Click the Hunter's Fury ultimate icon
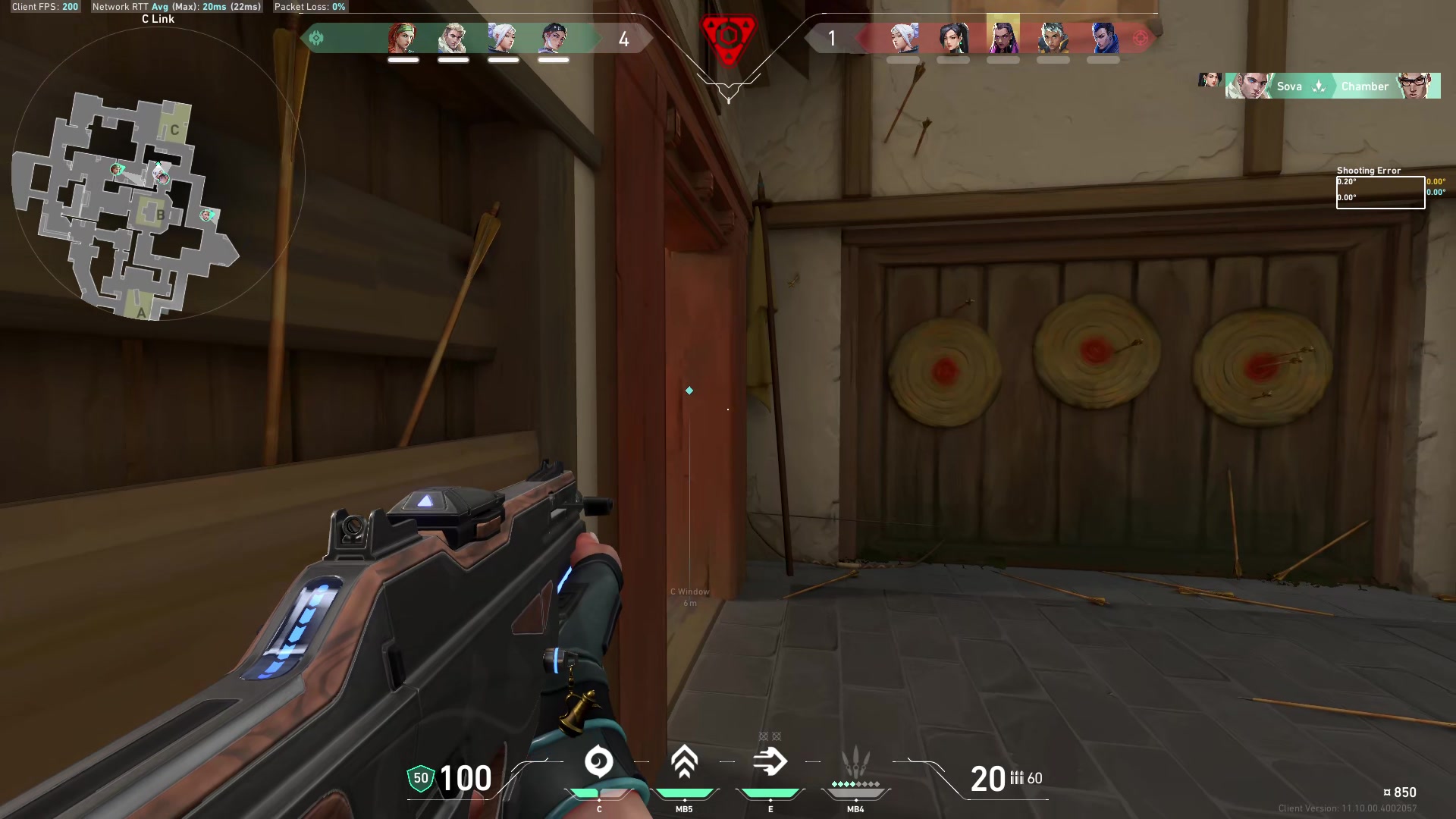This screenshot has height=819, width=1456. pos(855,762)
